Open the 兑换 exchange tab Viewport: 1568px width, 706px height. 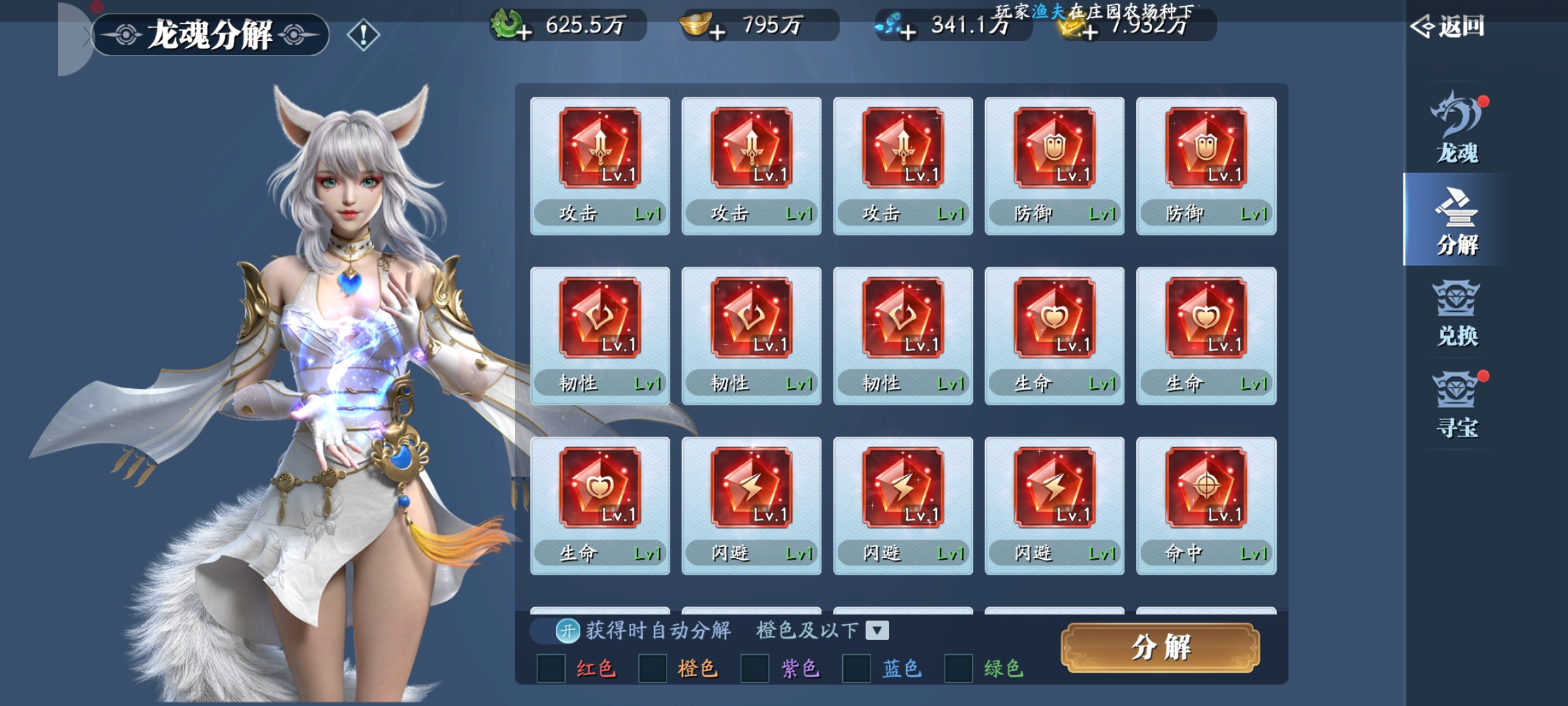(1457, 314)
